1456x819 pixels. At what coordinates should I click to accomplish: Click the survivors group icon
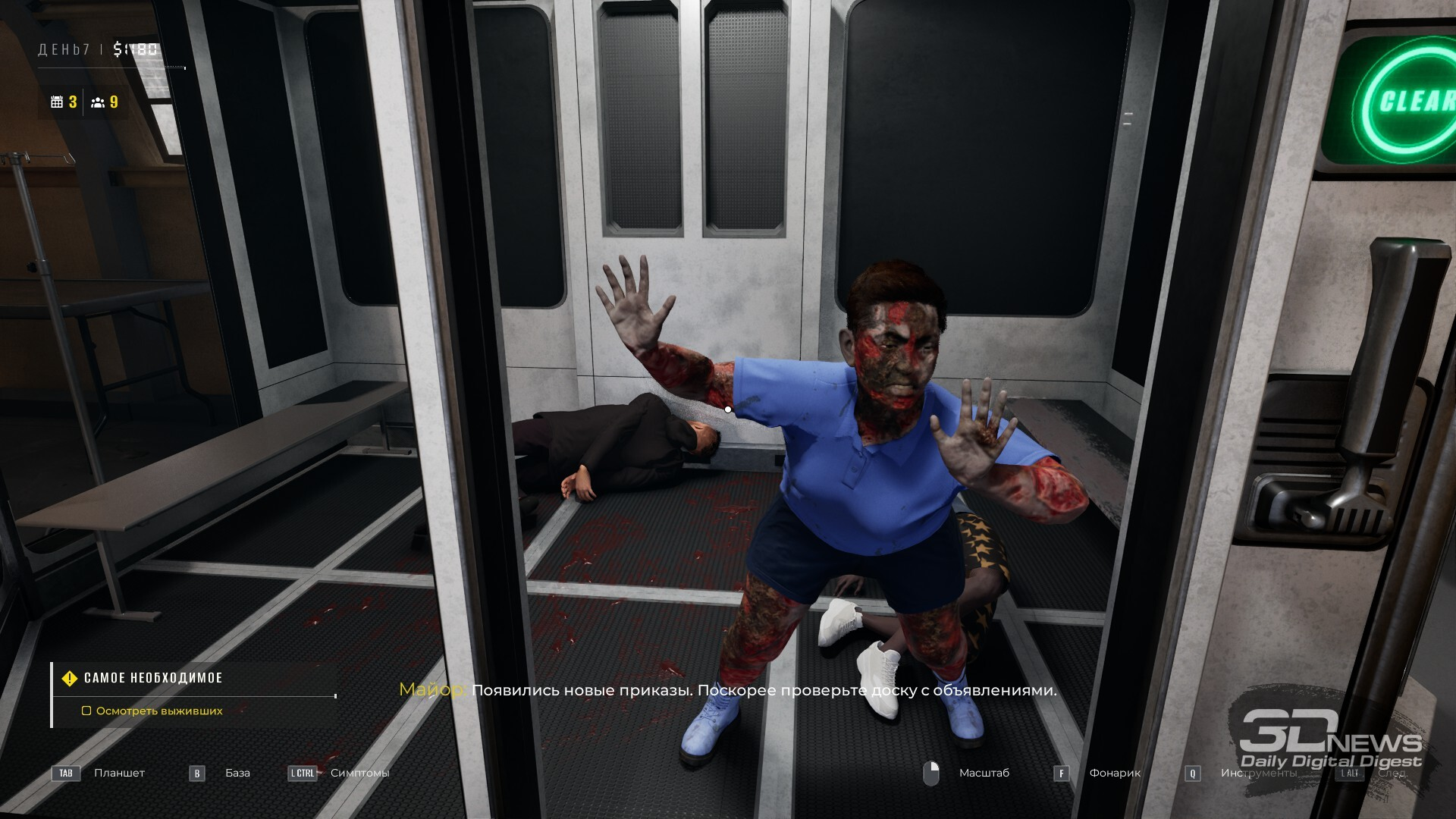[98, 102]
